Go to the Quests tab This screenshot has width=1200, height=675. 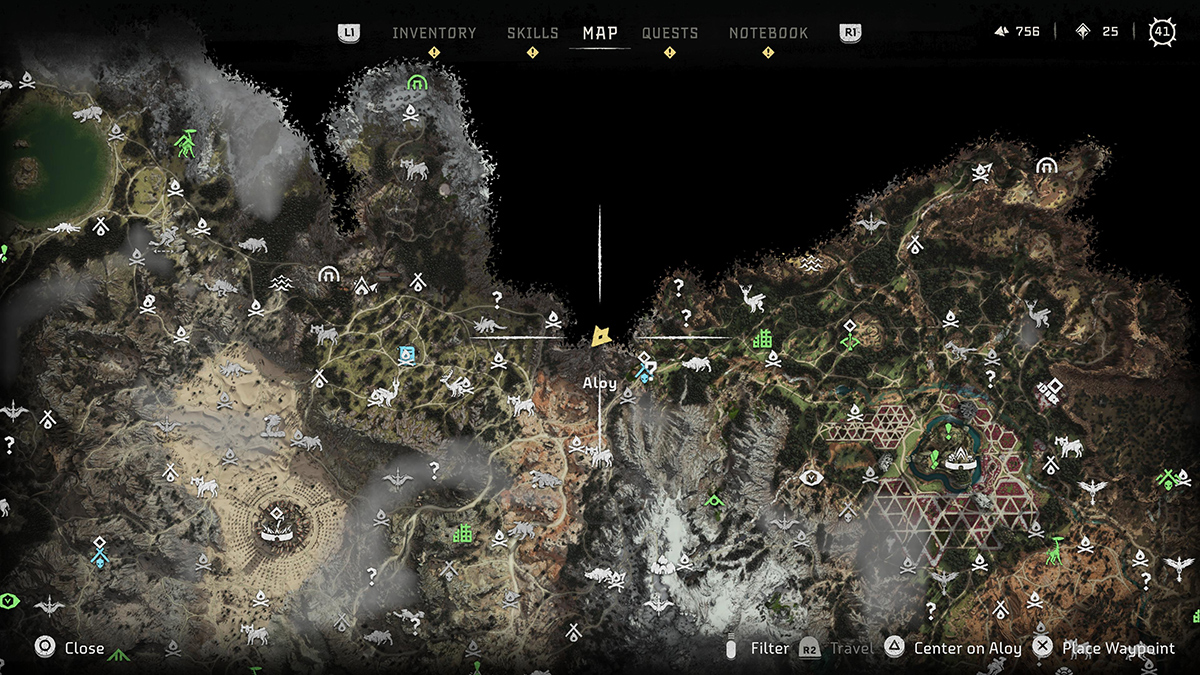(670, 33)
